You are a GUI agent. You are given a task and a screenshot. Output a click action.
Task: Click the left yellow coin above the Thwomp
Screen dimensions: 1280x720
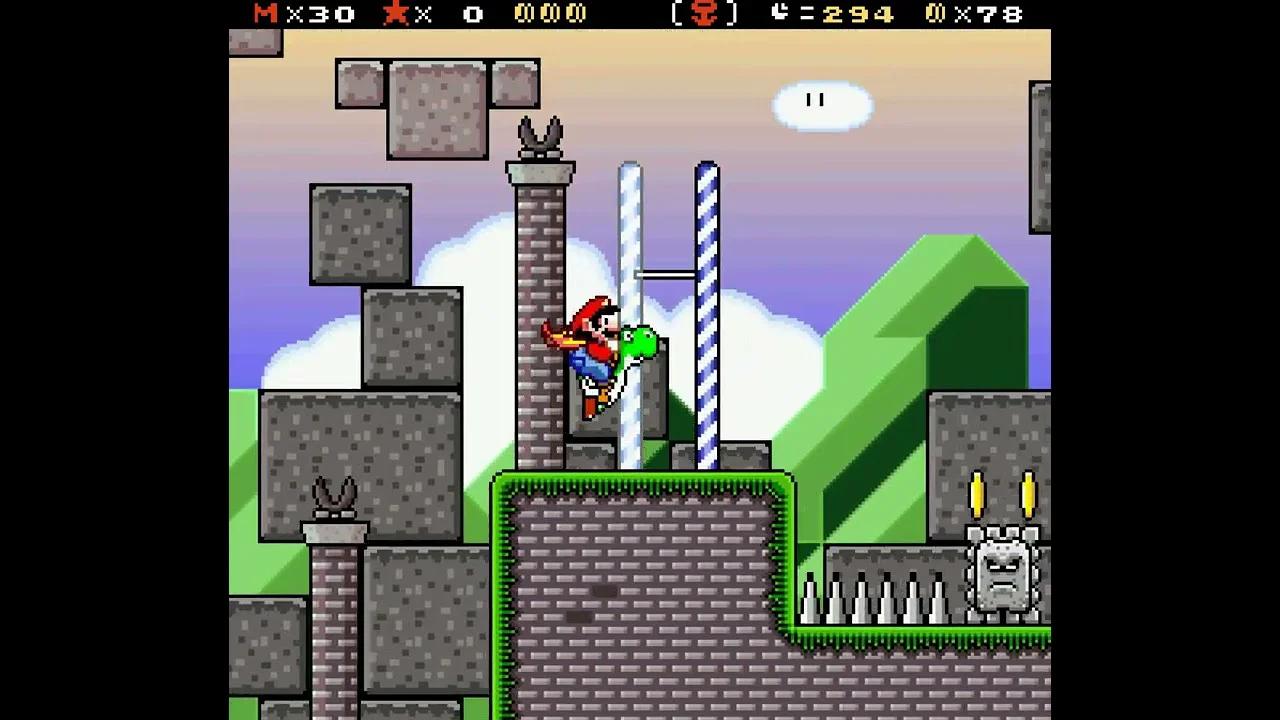[x=975, y=495]
